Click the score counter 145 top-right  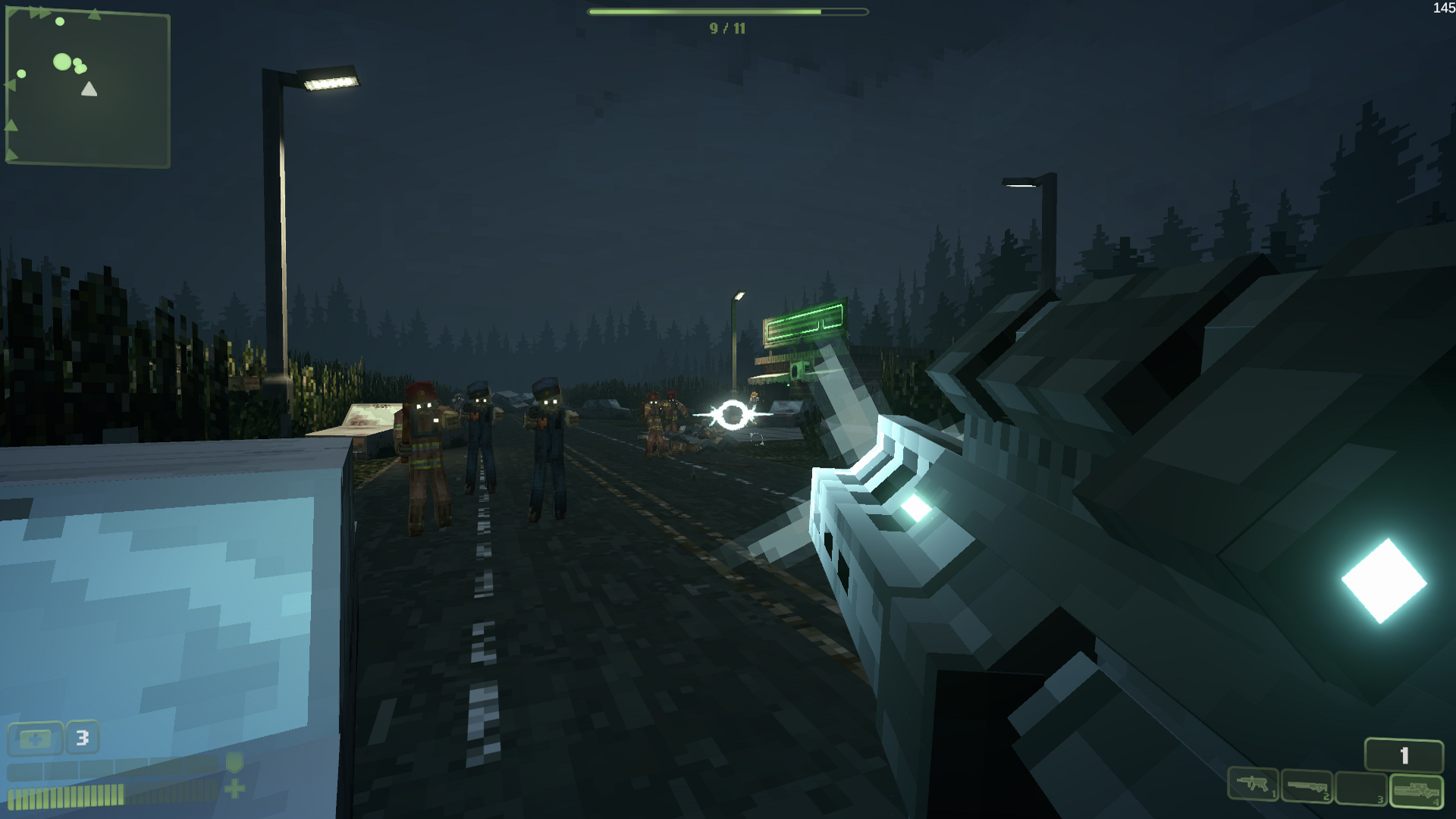(1443, 9)
